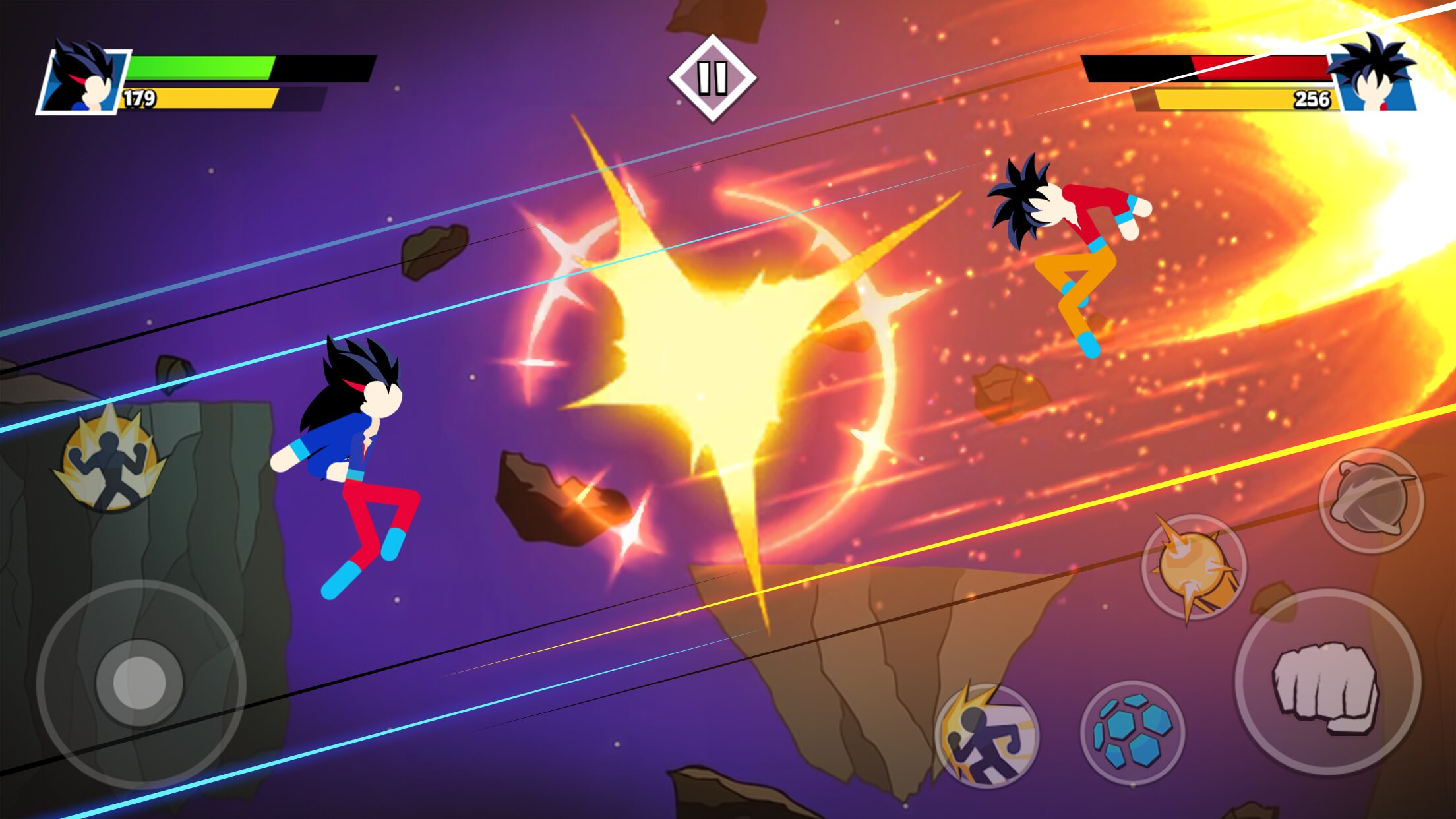Pause the game with the diamond button
Viewport: 1456px width, 819px height.
pyautogui.click(x=712, y=78)
